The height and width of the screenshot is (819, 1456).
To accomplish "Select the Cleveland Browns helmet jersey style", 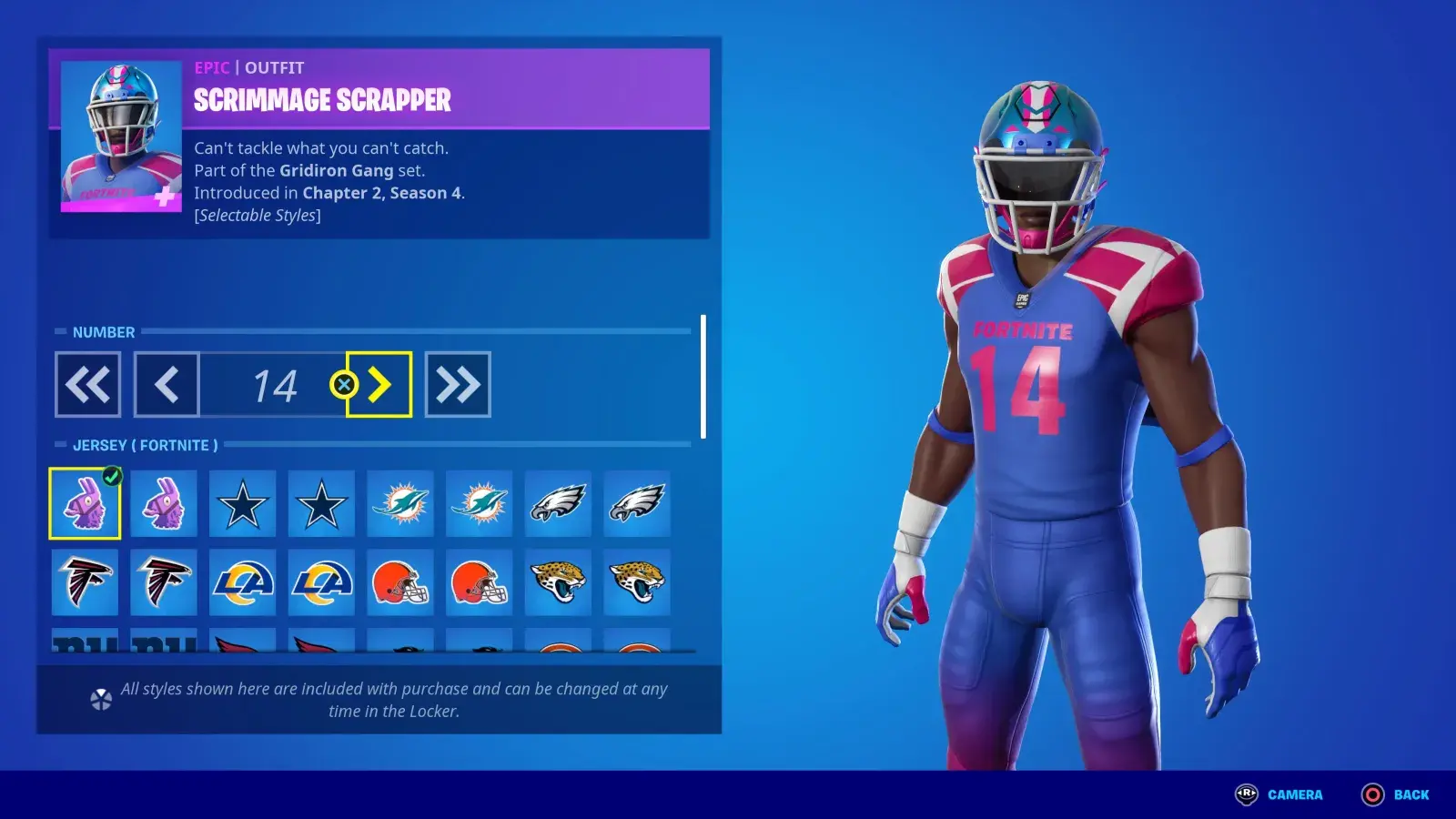I will tap(399, 583).
